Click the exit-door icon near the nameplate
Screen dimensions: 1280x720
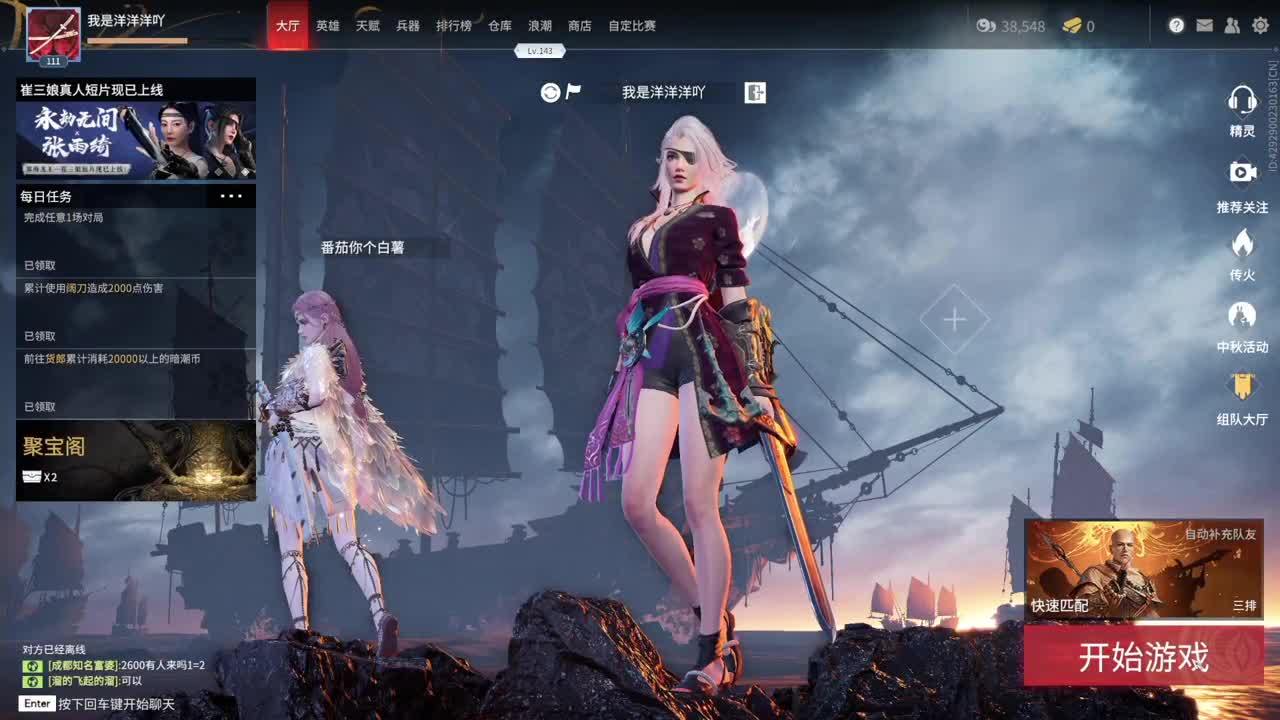pos(755,92)
